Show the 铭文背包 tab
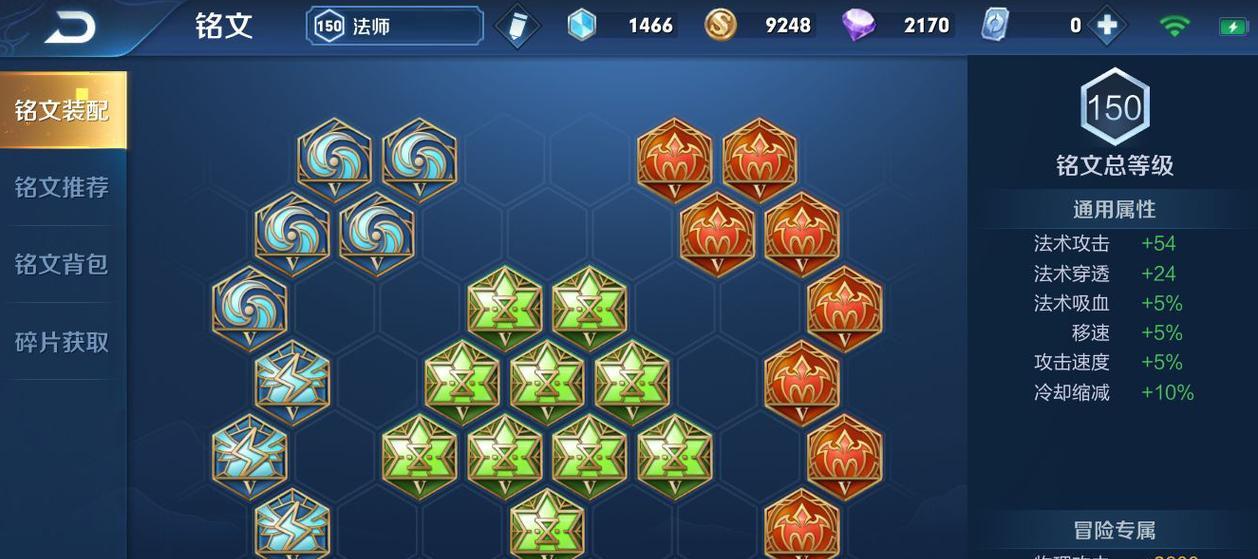This screenshot has height=559, width=1258. 62,264
